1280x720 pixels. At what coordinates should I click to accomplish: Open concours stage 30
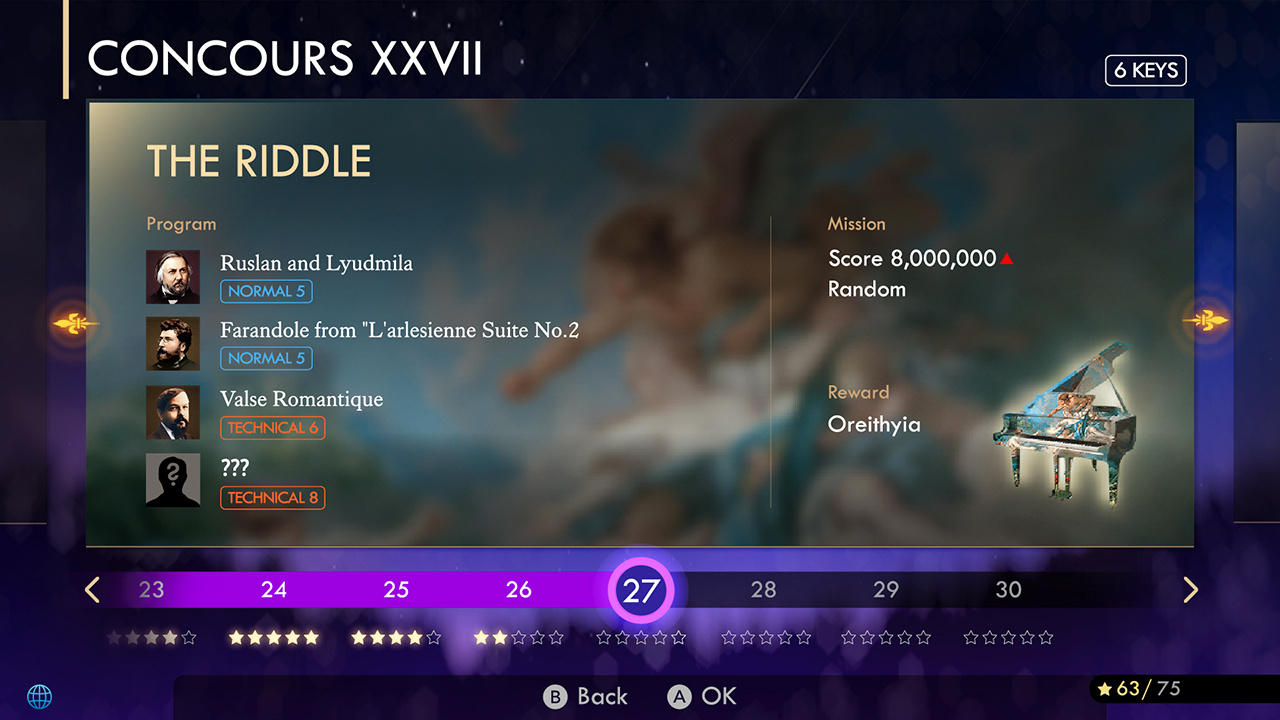tap(1008, 590)
